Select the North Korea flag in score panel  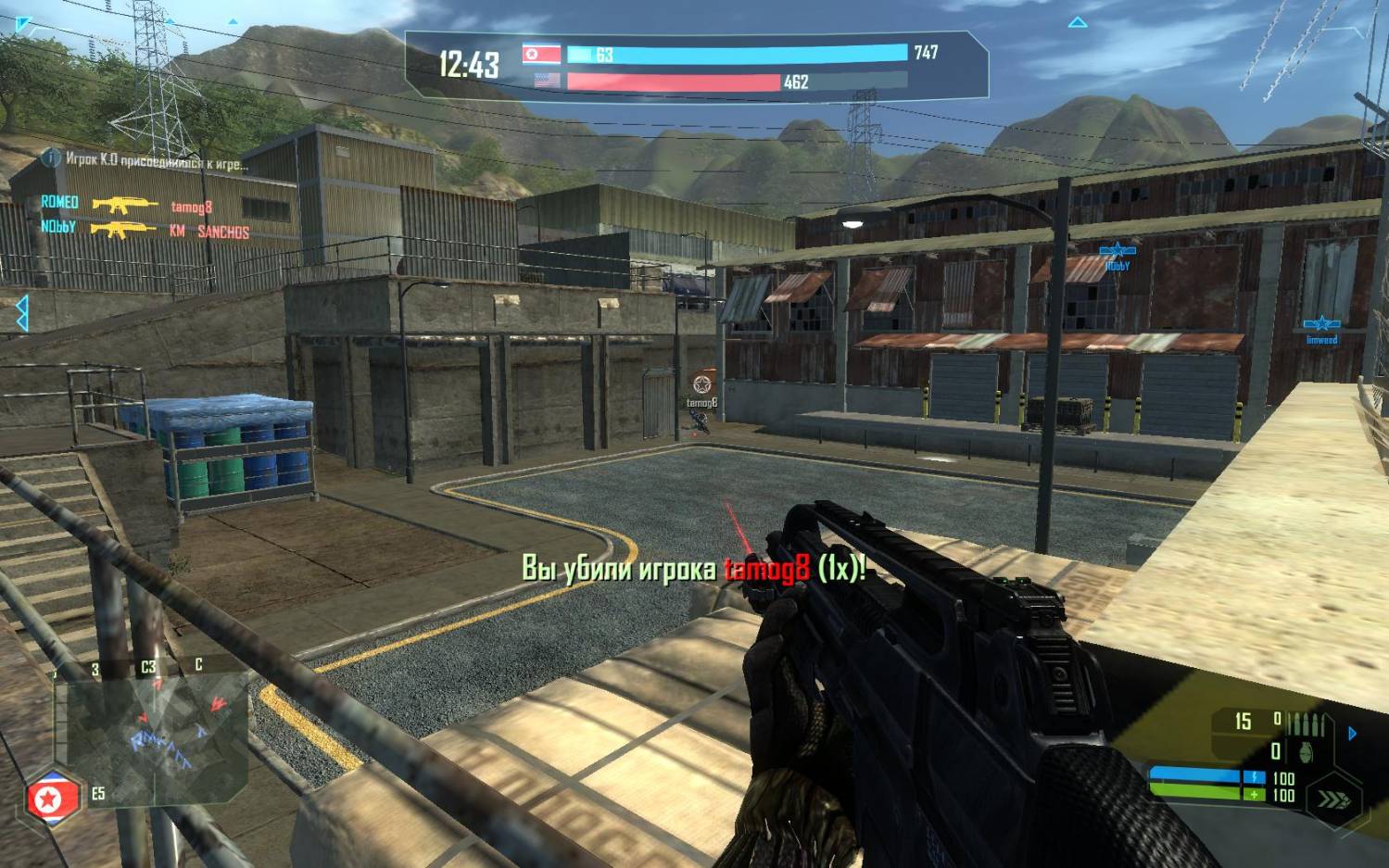541,54
